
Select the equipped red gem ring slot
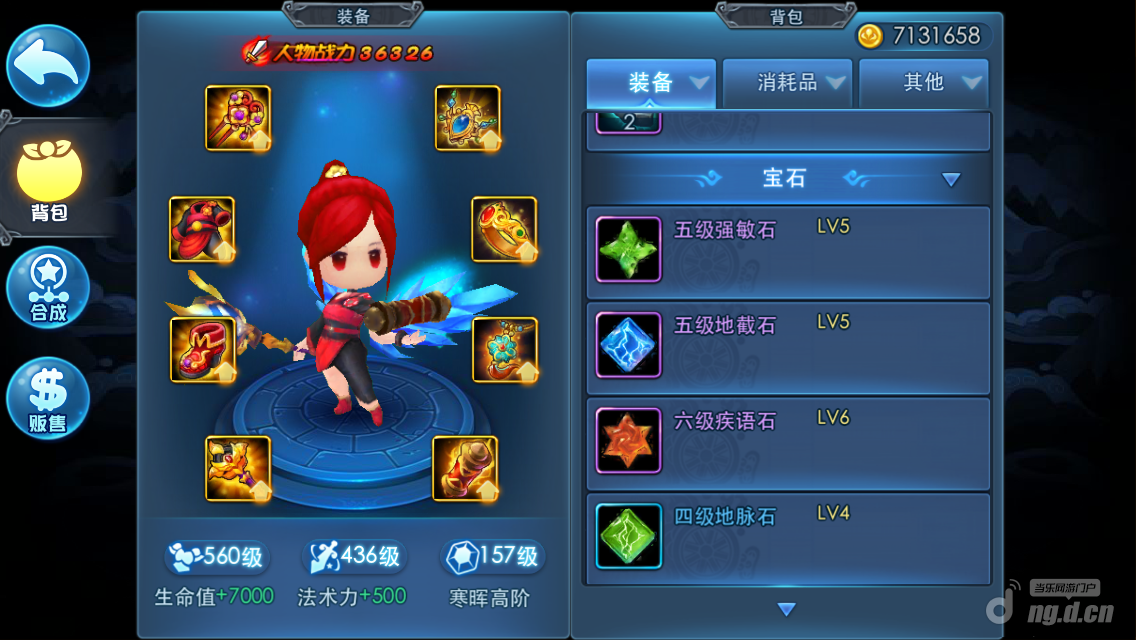click(x=504, y=230)
